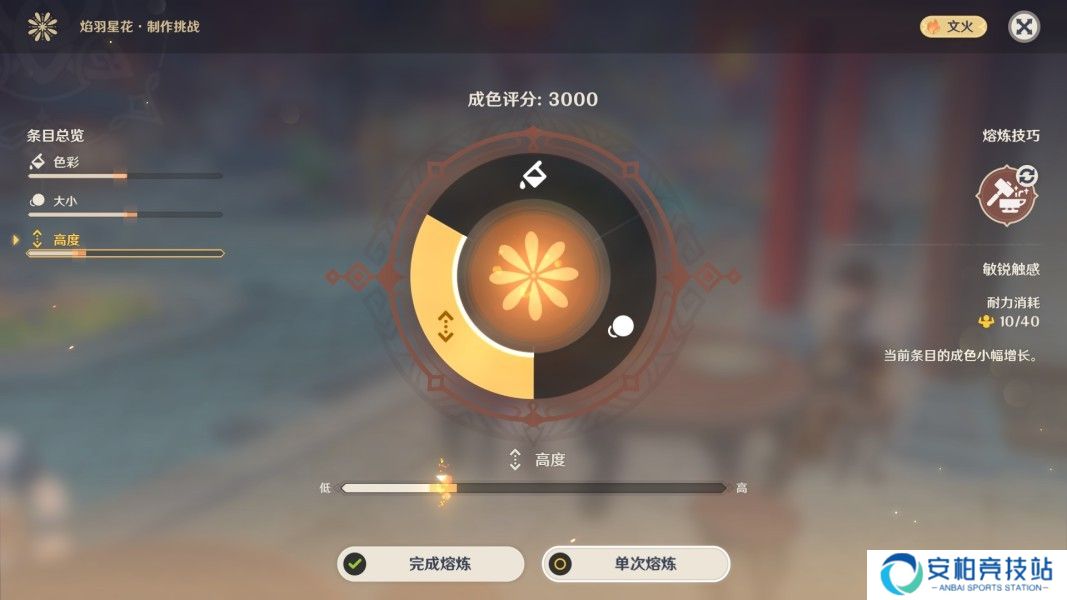This screenshot has height=600, width=1067.
Task: Click the 单次熔炼 button
Action: pyautogui.click(x=636, y=564)
